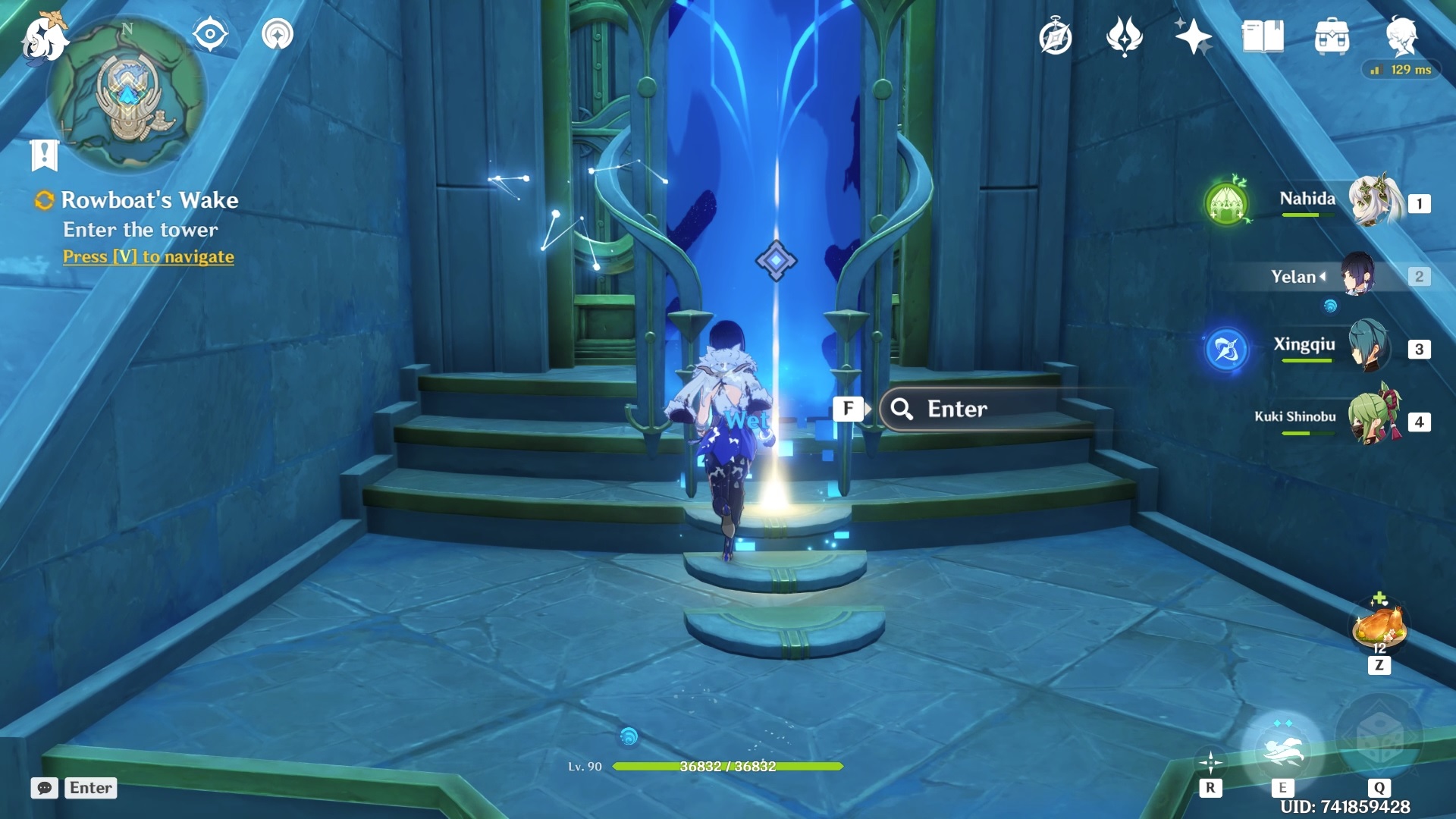Open the book handbook icon
This screenshot has width=1456, height=819.
(x=1263, y=36)
